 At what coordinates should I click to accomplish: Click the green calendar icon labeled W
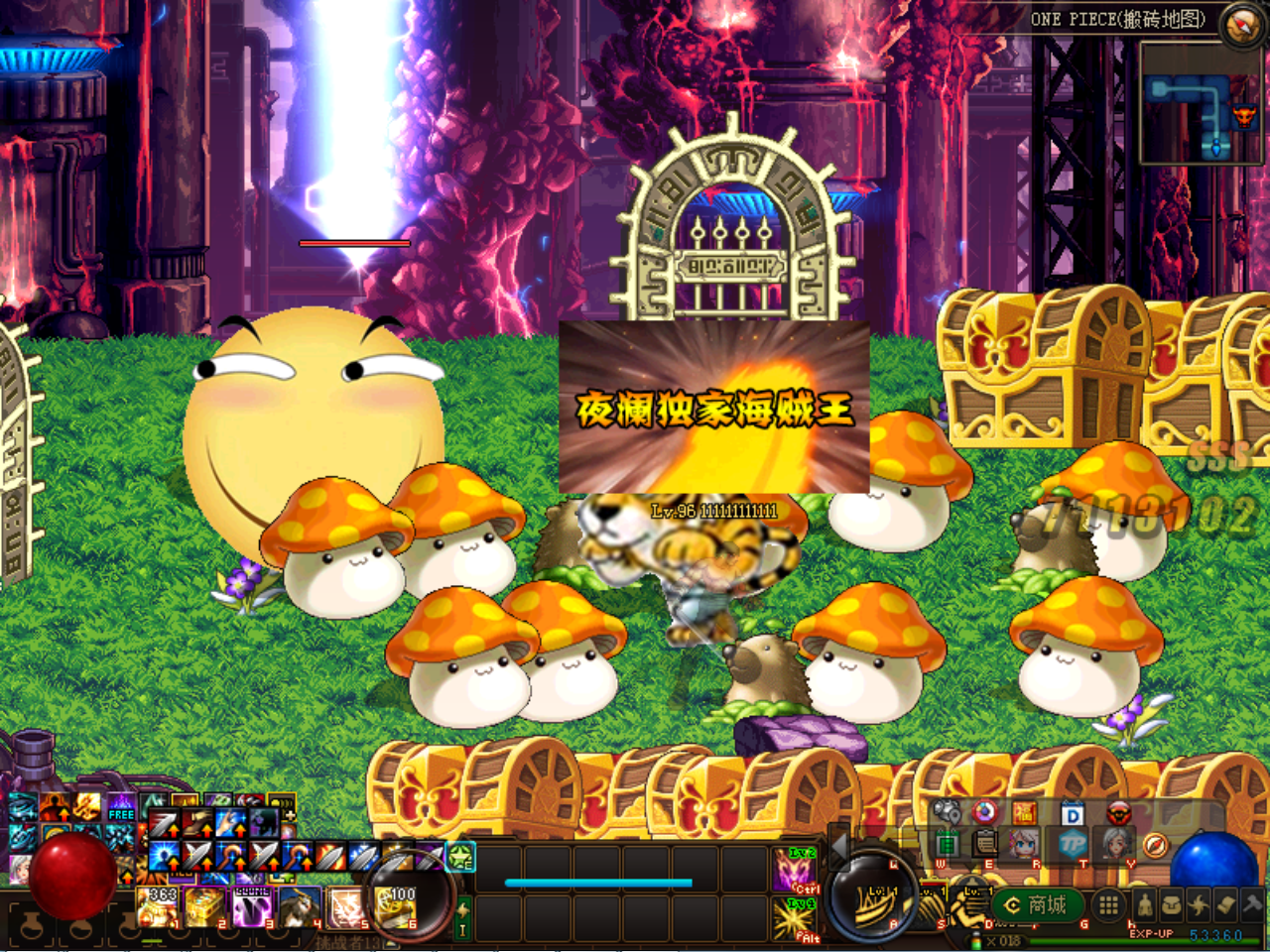947,845
